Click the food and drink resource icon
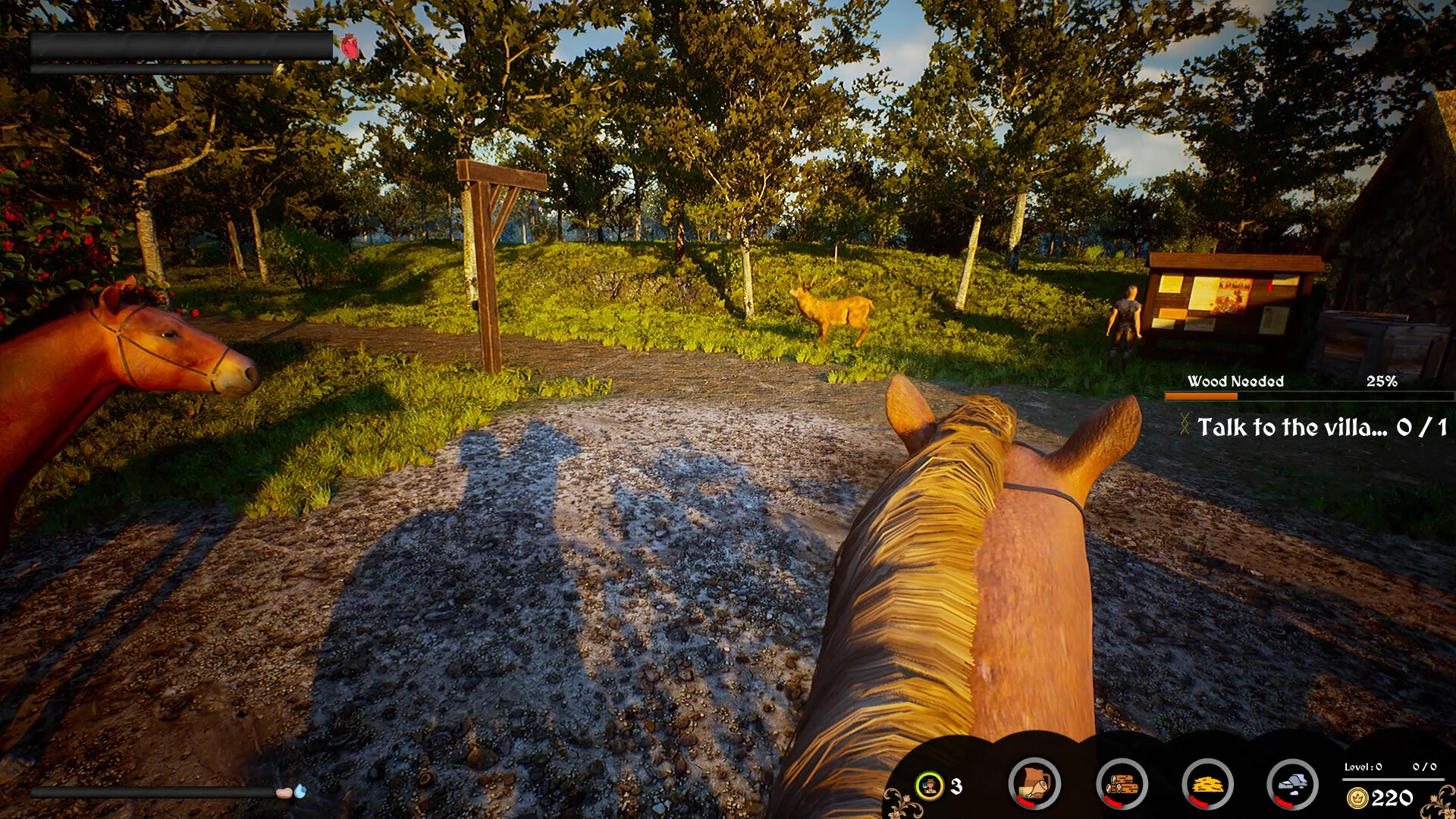The image size is (1456, 819). tap(1034, 784)
